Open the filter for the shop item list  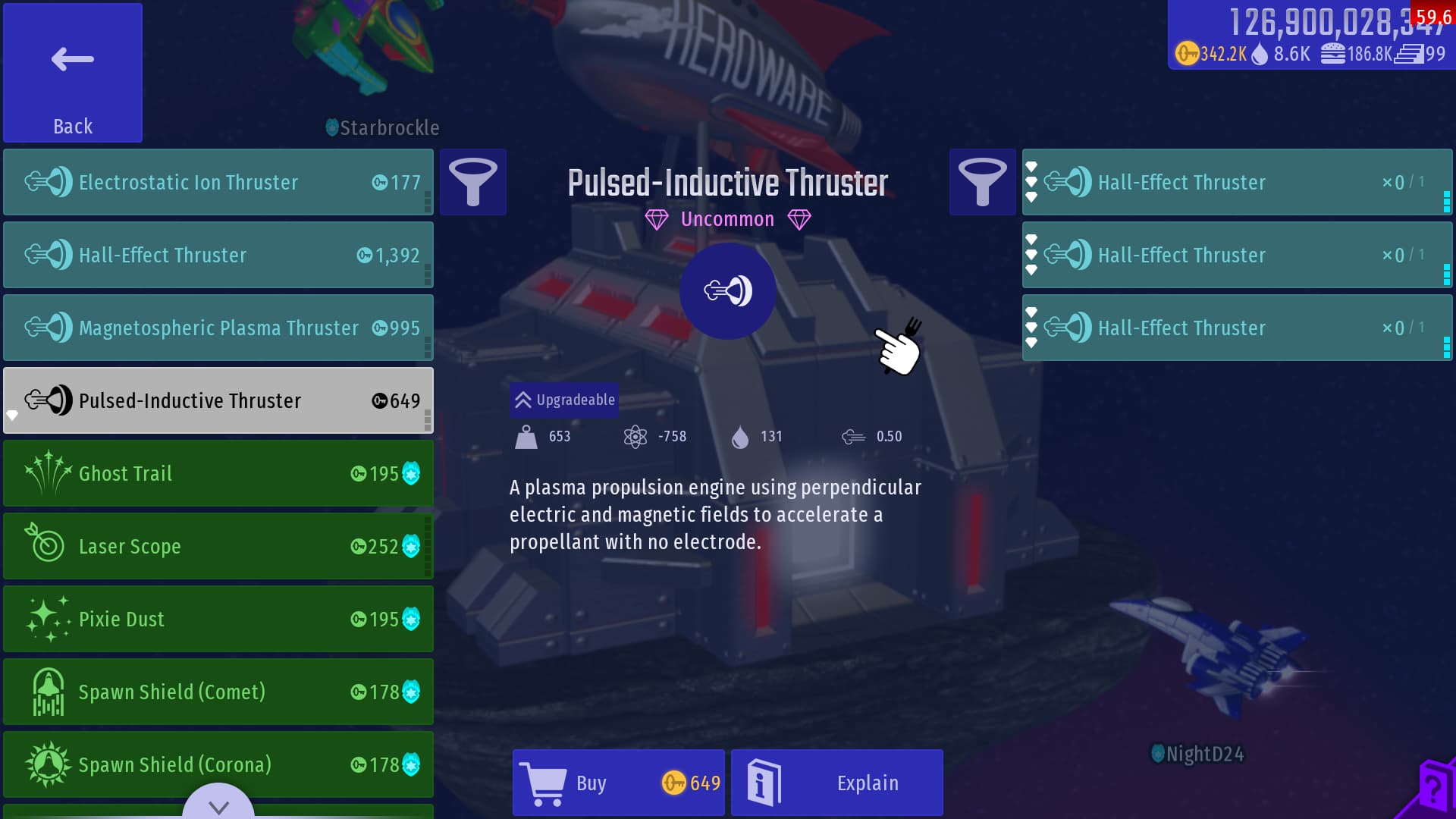pos(473,182)
